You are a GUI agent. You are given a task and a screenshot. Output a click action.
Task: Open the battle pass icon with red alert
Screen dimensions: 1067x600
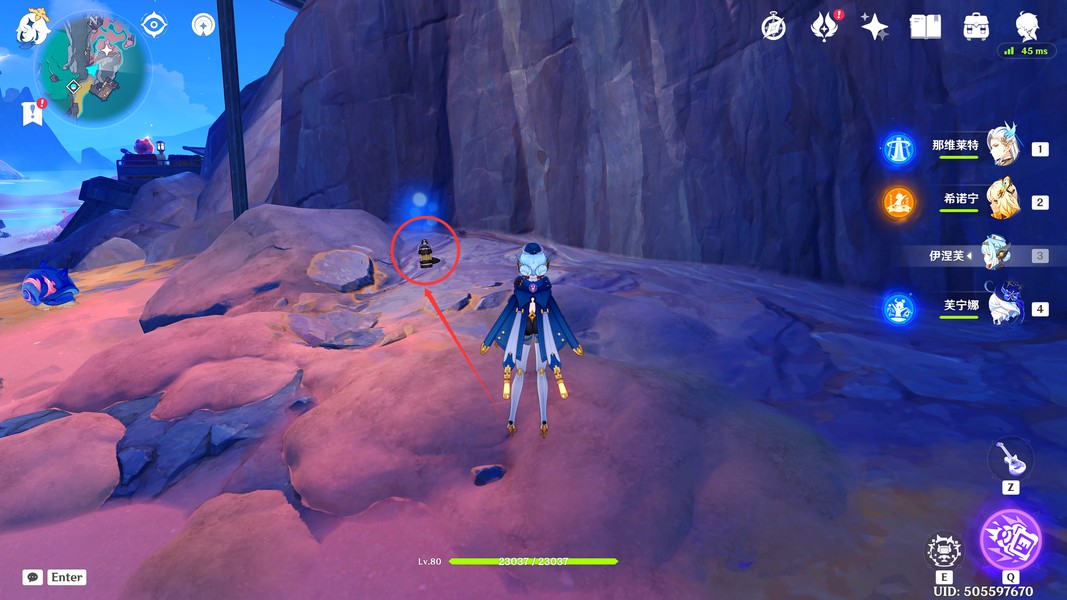pos(825,27)
